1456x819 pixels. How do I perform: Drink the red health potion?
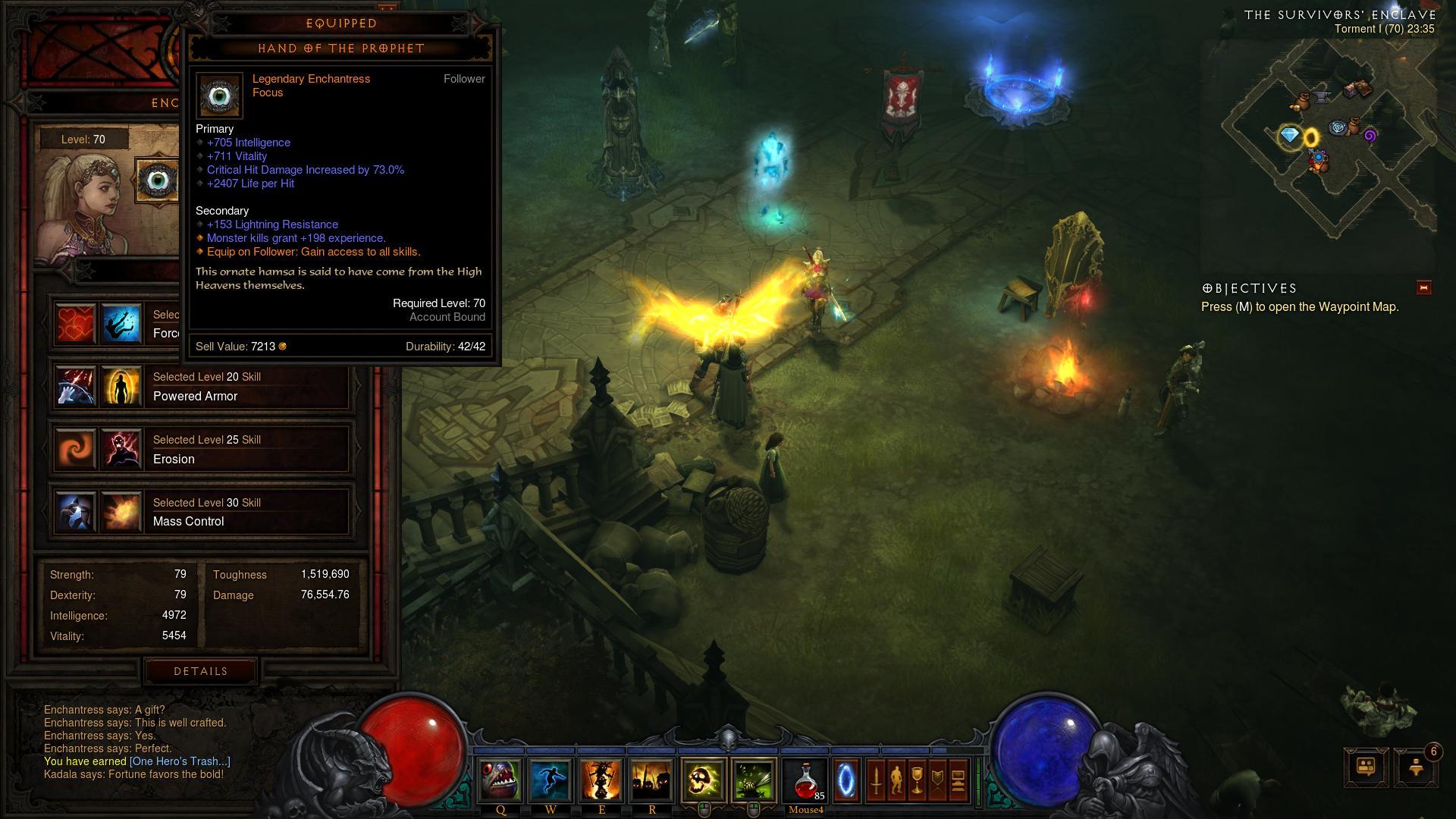(805, 780)
